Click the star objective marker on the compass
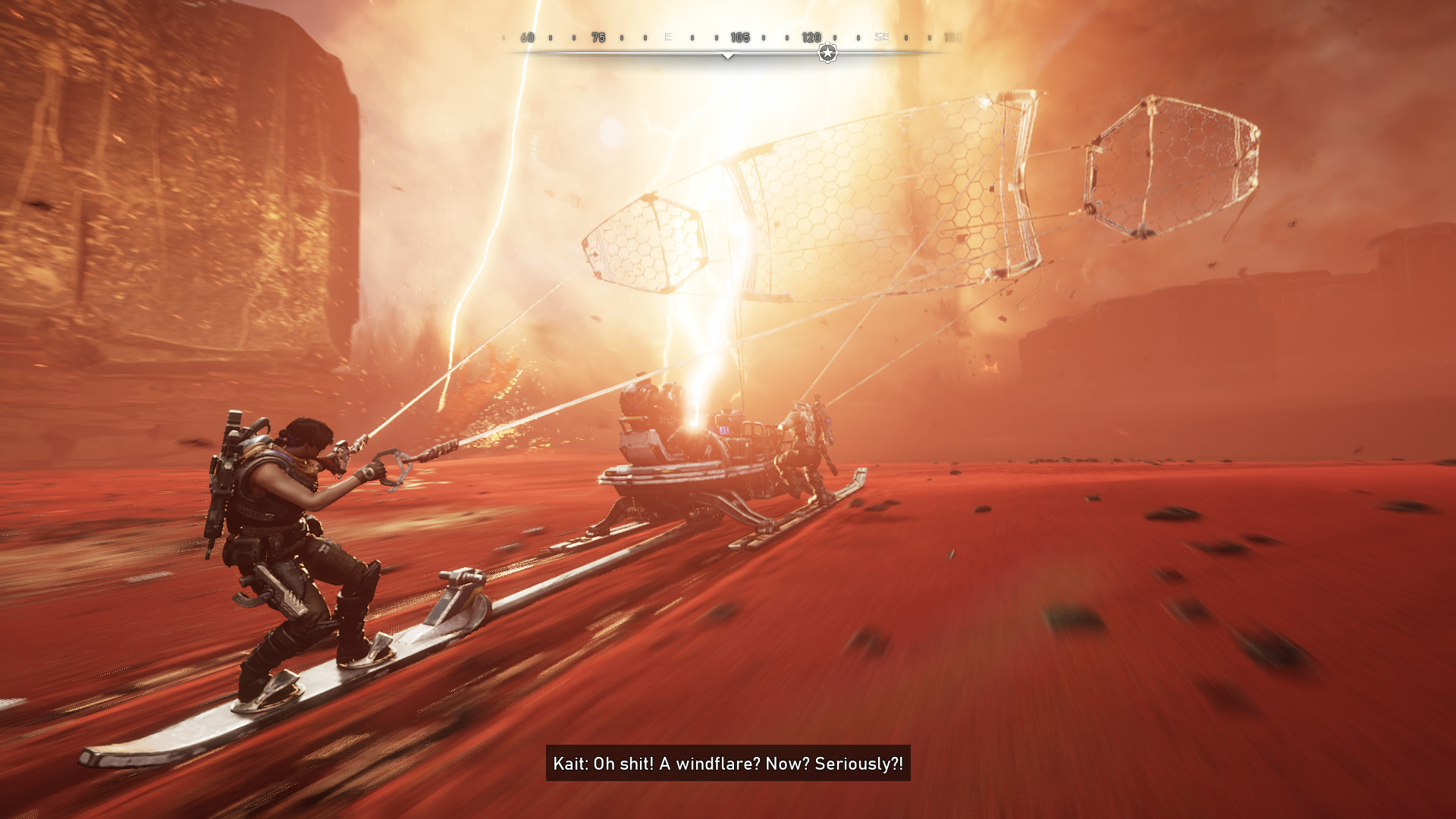This screenshot has height=819, width=1456. 827,53
